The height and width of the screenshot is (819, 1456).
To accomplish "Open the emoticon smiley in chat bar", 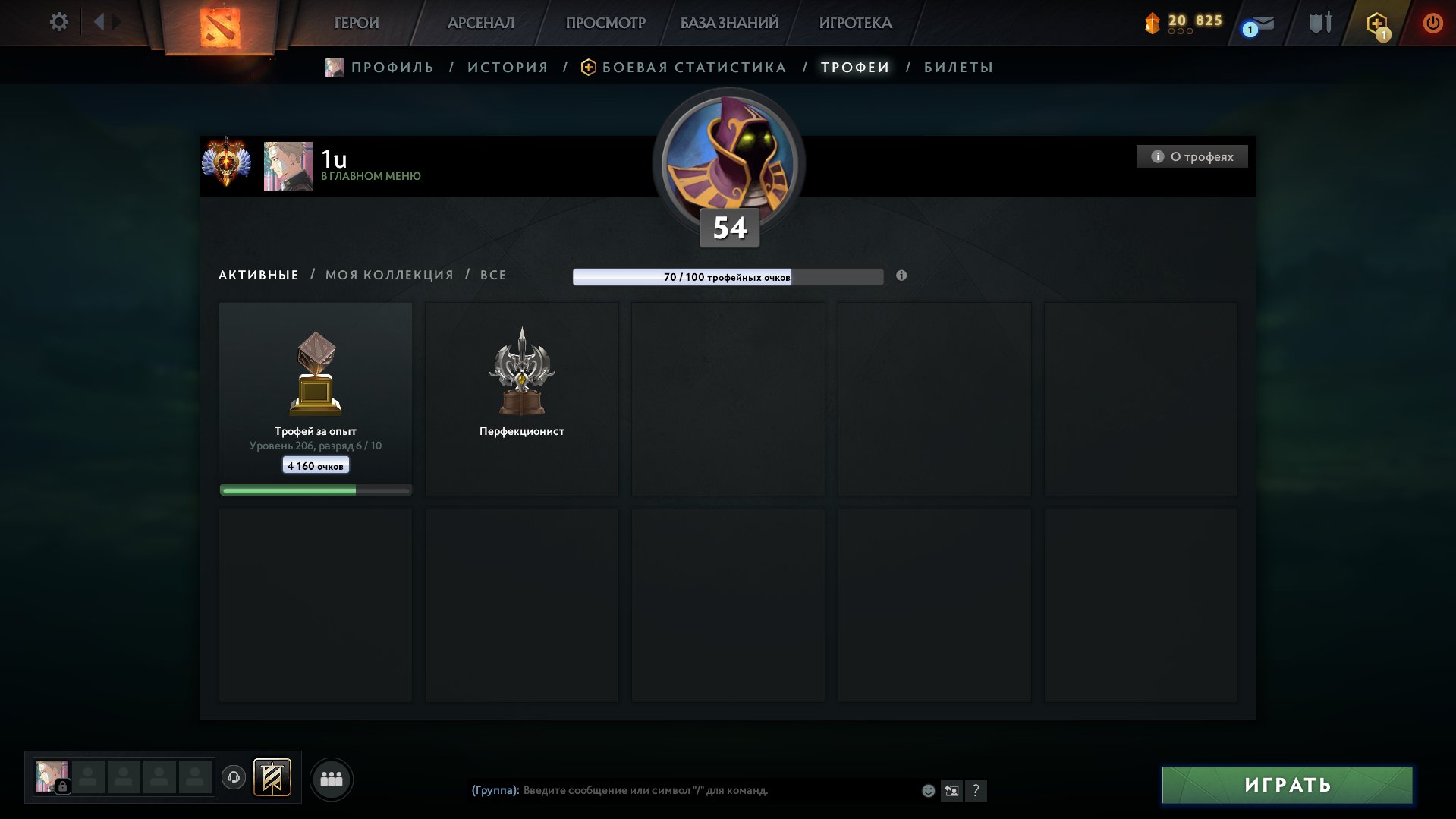I will tap(929, 791).
